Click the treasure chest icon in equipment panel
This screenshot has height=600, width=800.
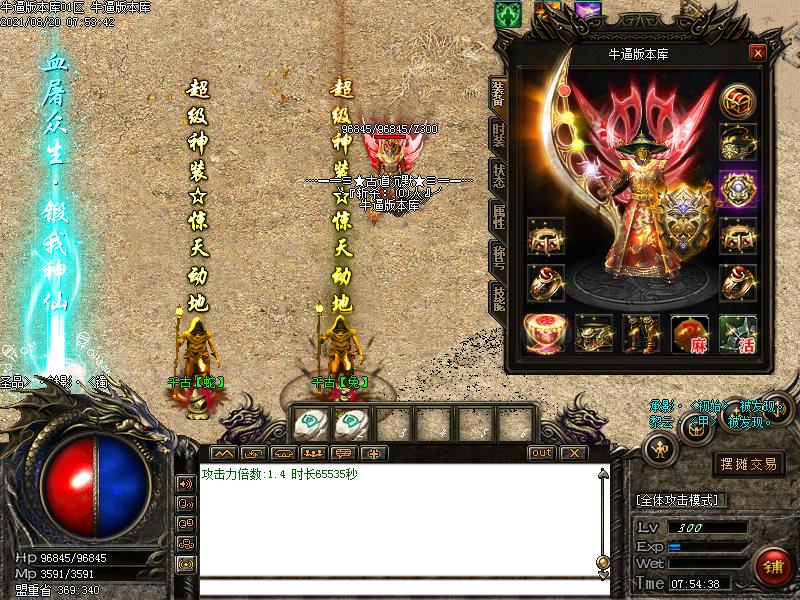(x=739, y=101)
